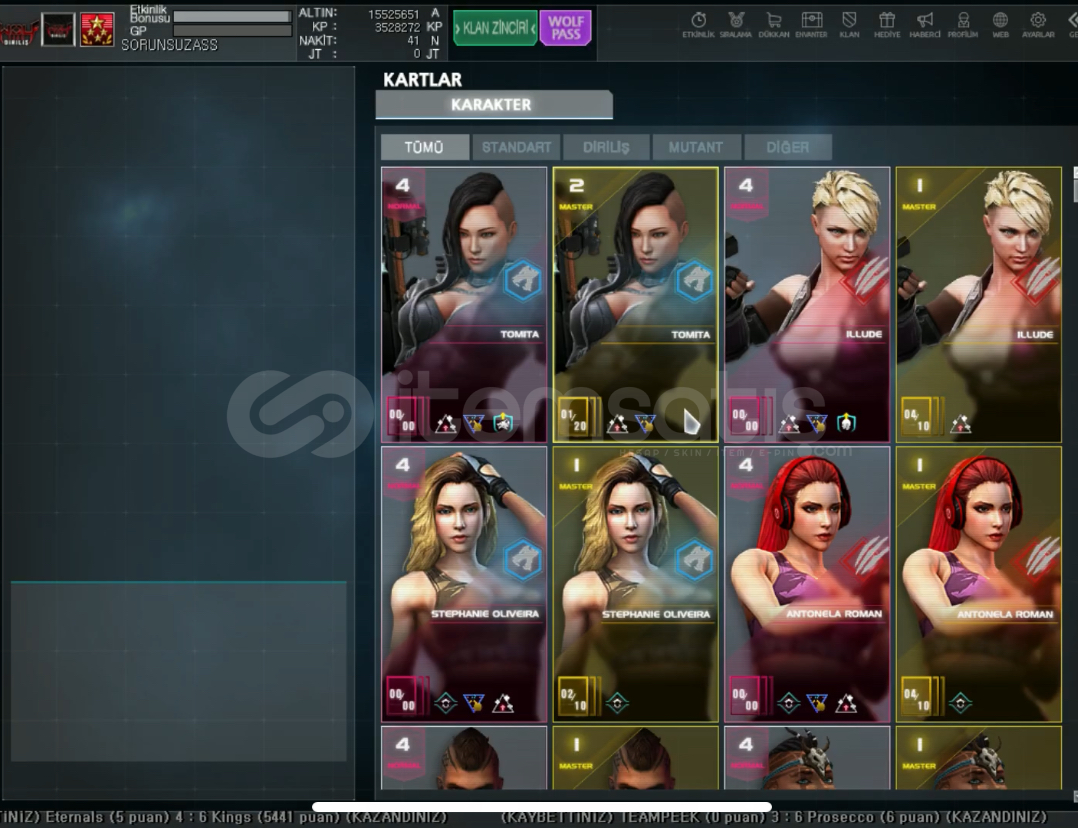Open the Sıralama ranking page
This screenshot has width=1078, height=828.
pyautogui.click(x=735, y=24)
